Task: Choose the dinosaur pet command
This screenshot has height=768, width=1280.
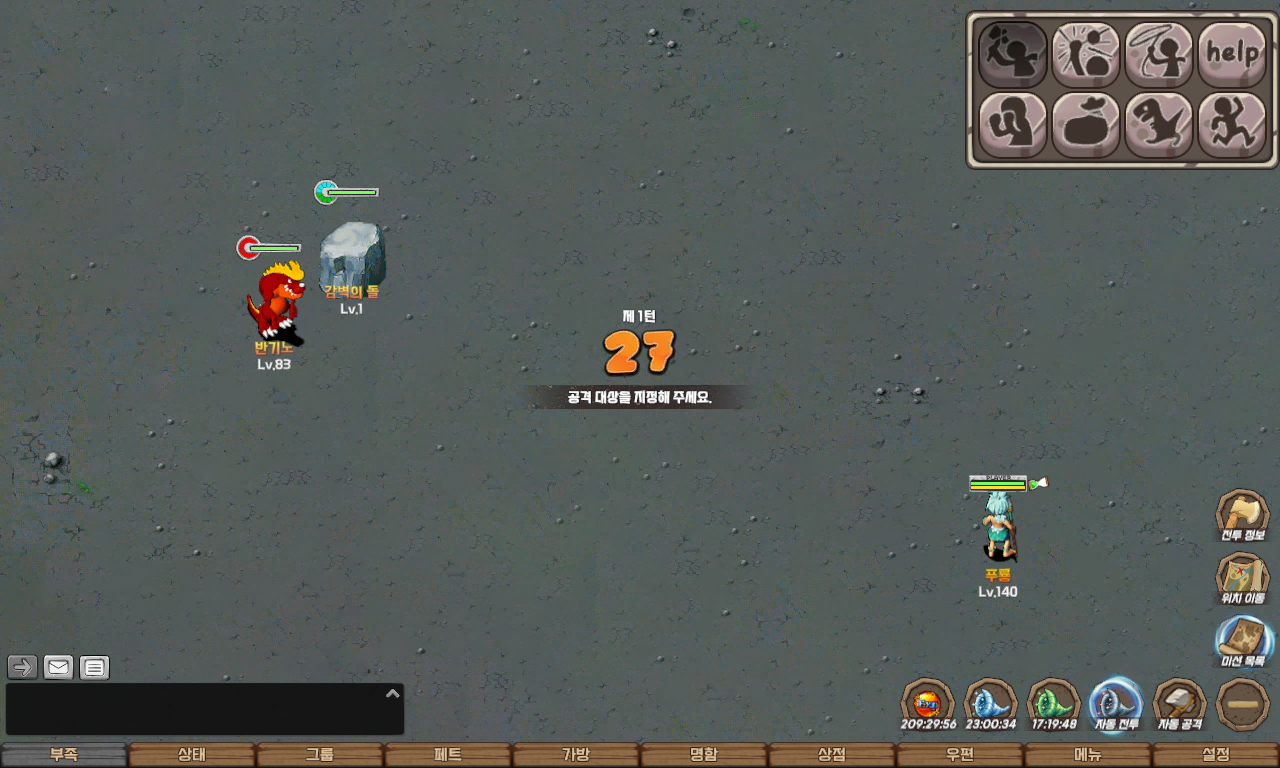Action: point(1159,125)
